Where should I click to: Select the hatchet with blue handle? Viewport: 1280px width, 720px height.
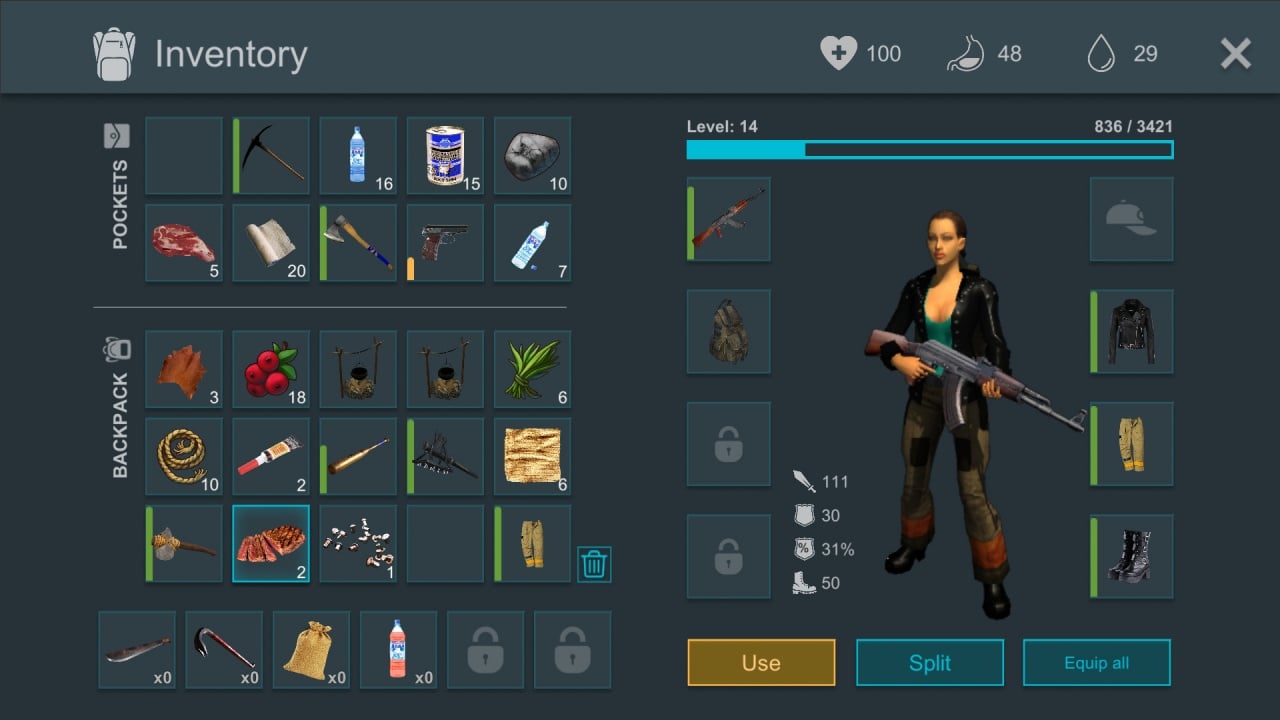(358, 243)
